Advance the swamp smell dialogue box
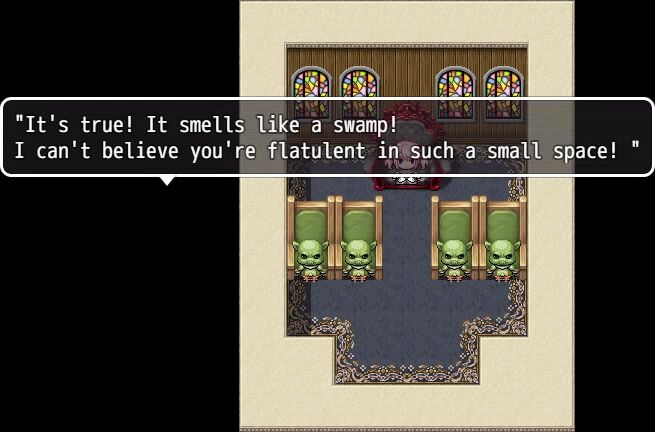The width and height of the screenshot is (655, 432). click(x=327, y=138)
